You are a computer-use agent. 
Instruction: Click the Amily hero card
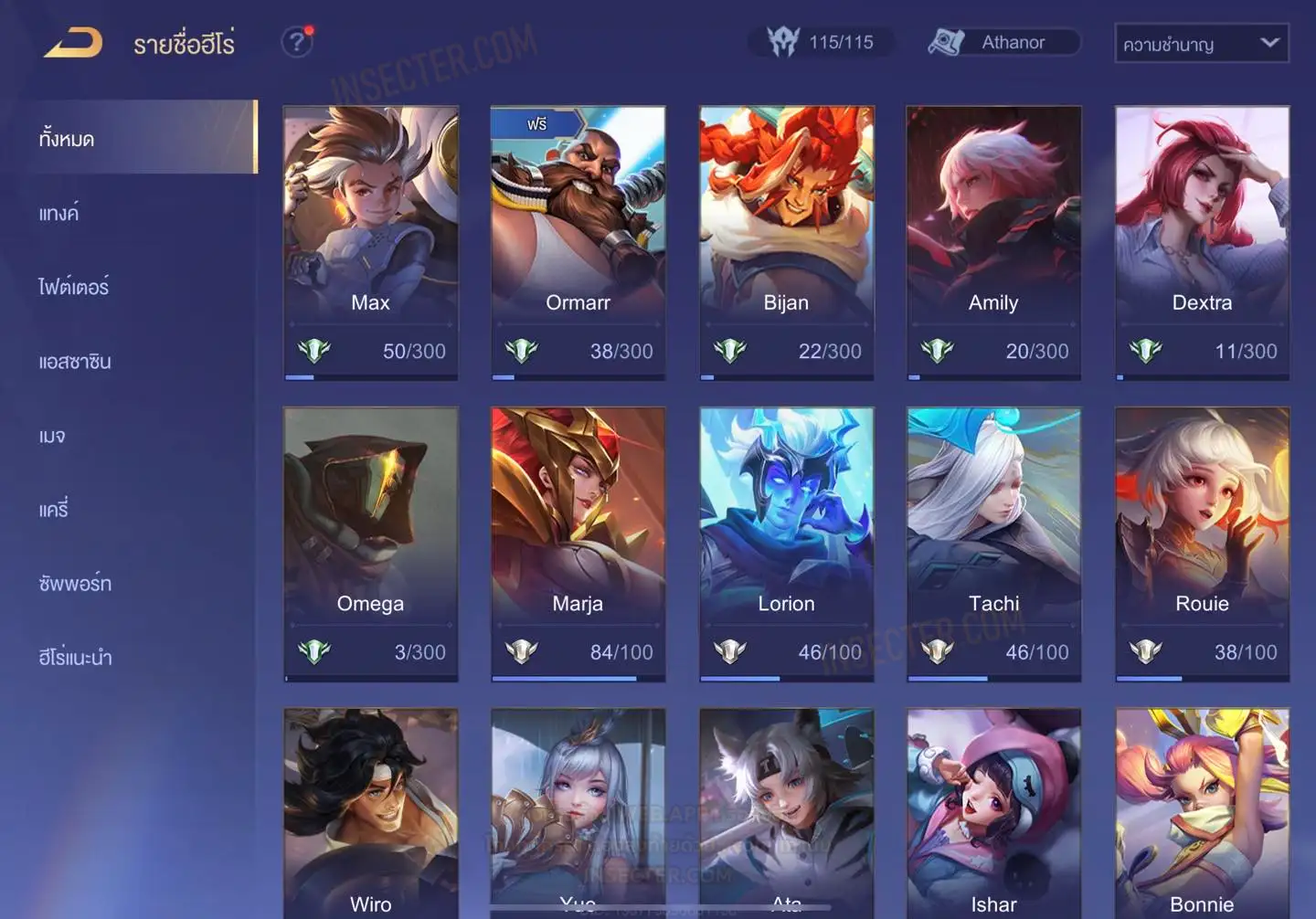[x=993, y=239]
